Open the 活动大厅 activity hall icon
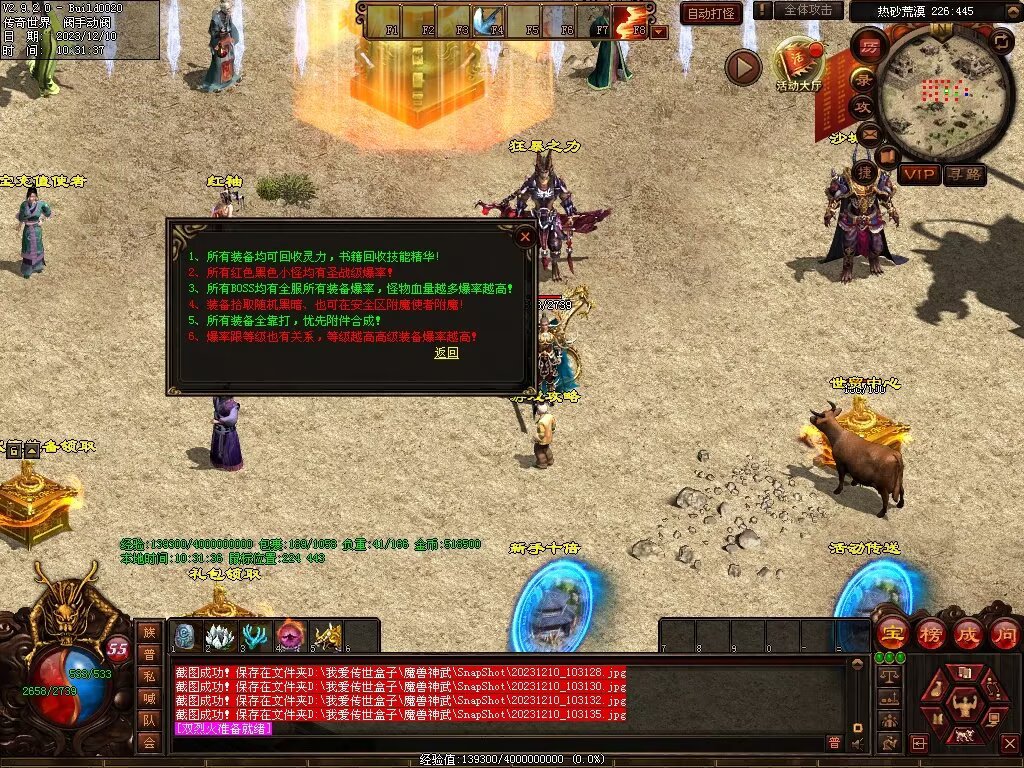 point(799,64)
